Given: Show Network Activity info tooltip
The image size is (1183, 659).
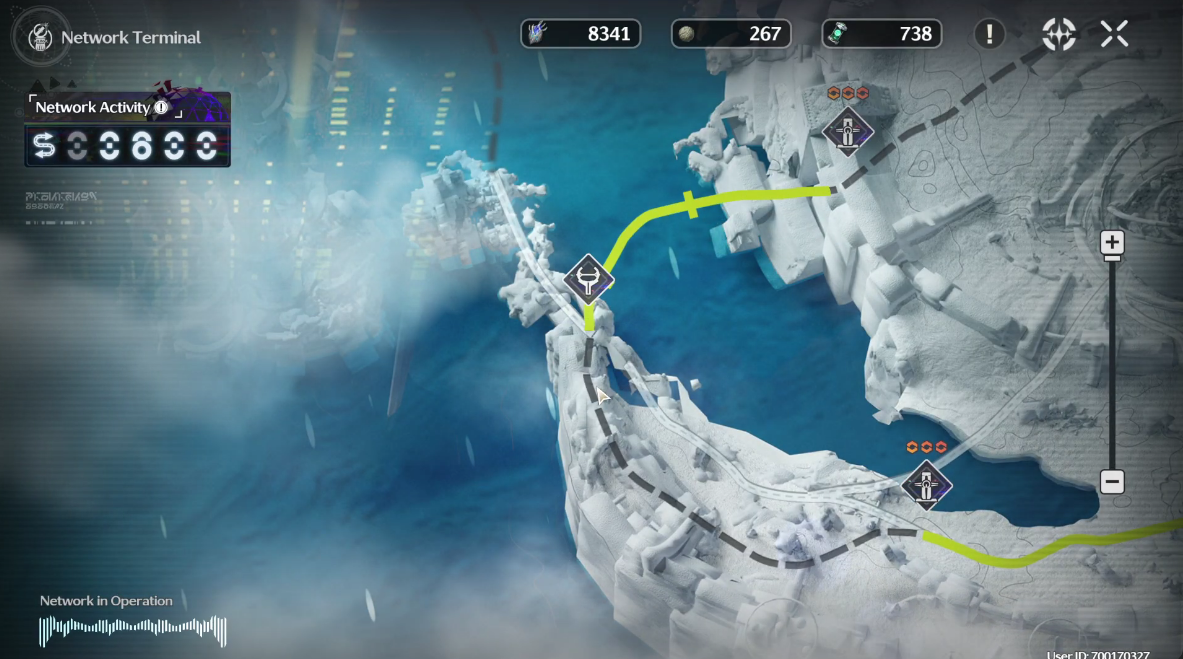Looking at the screenshot, I should pyautogui.click(x=161, y=107).
